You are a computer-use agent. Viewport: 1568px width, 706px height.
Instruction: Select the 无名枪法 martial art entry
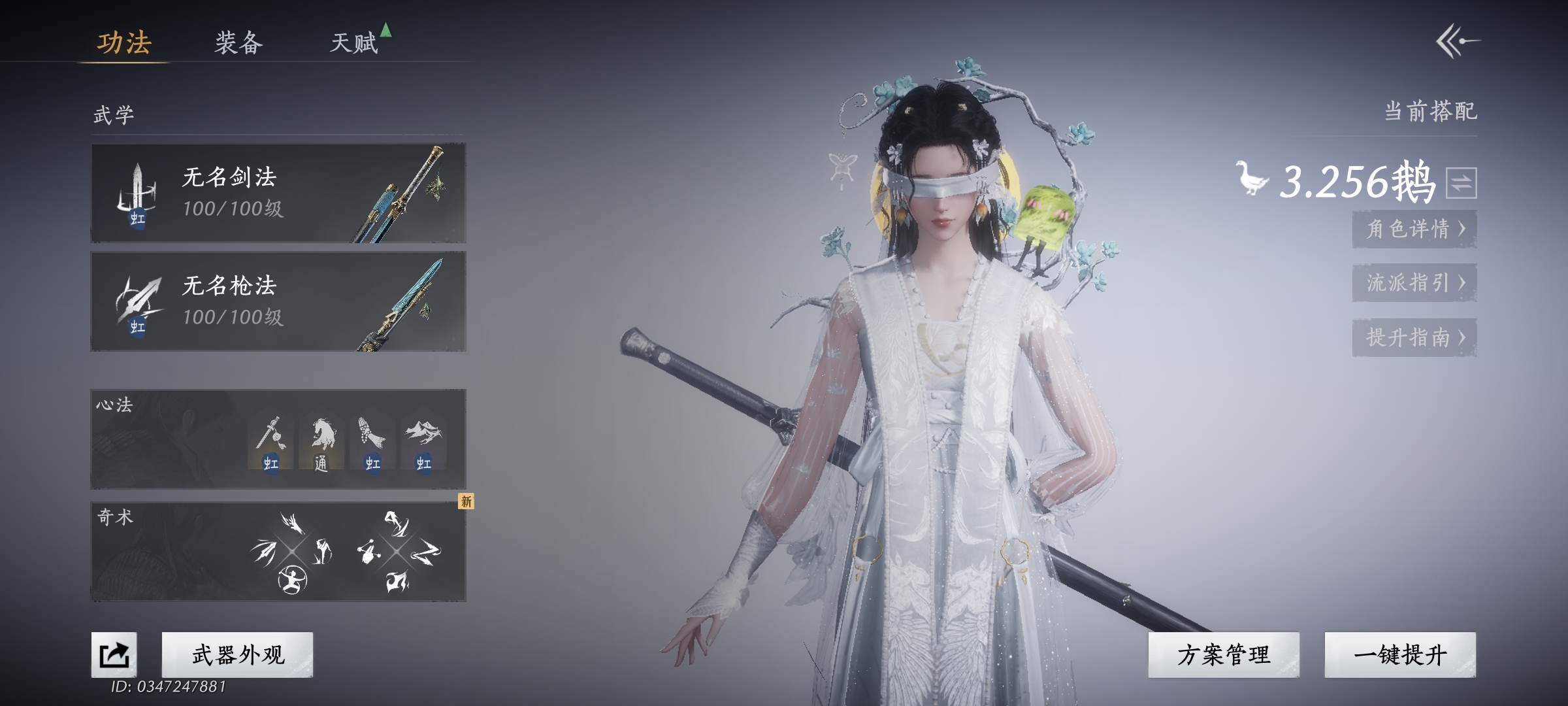278,301
